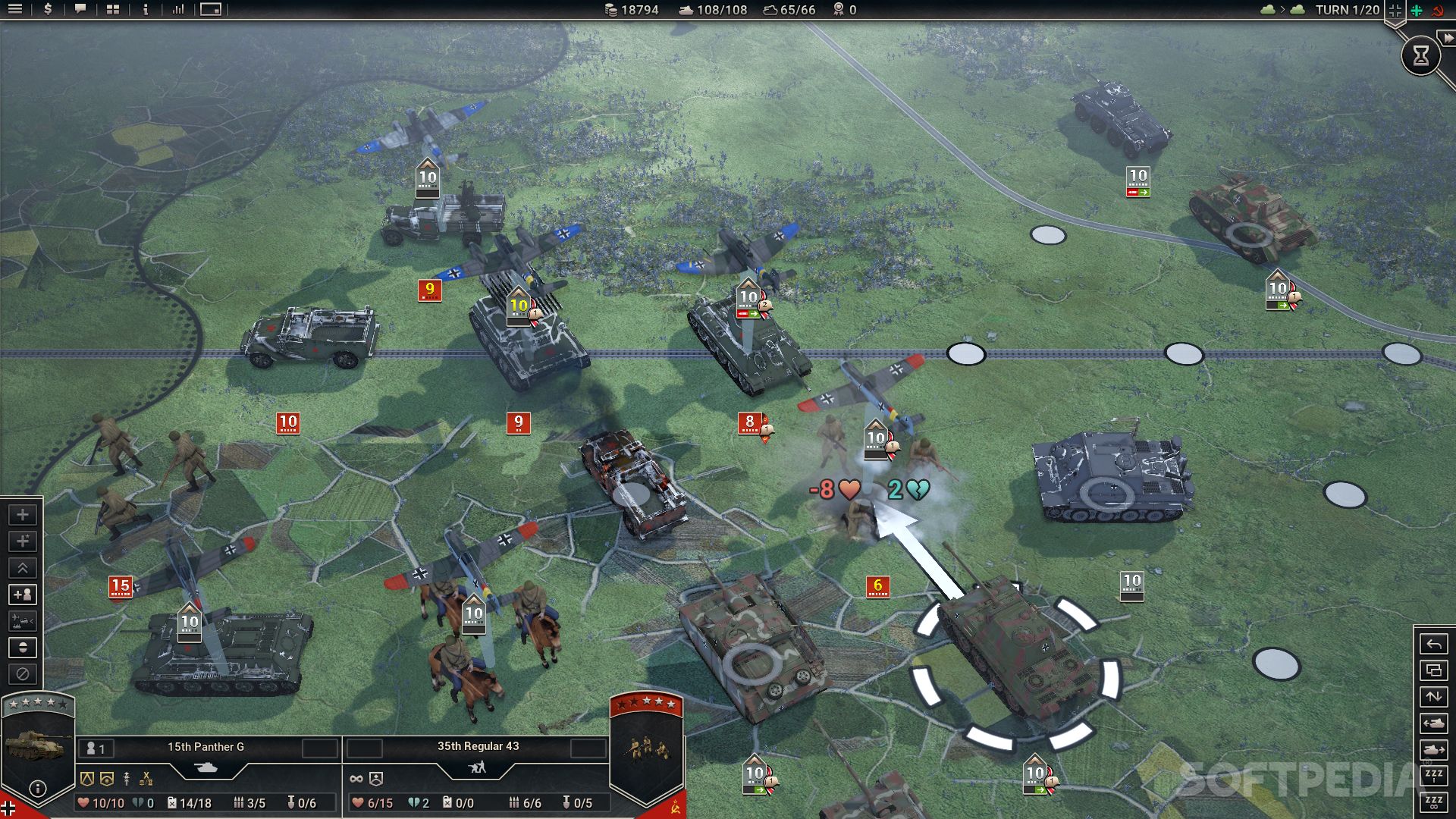Click the plus-with-star elite replacements button
This screenshot has height=819, width=1456.
coord(23,541)
